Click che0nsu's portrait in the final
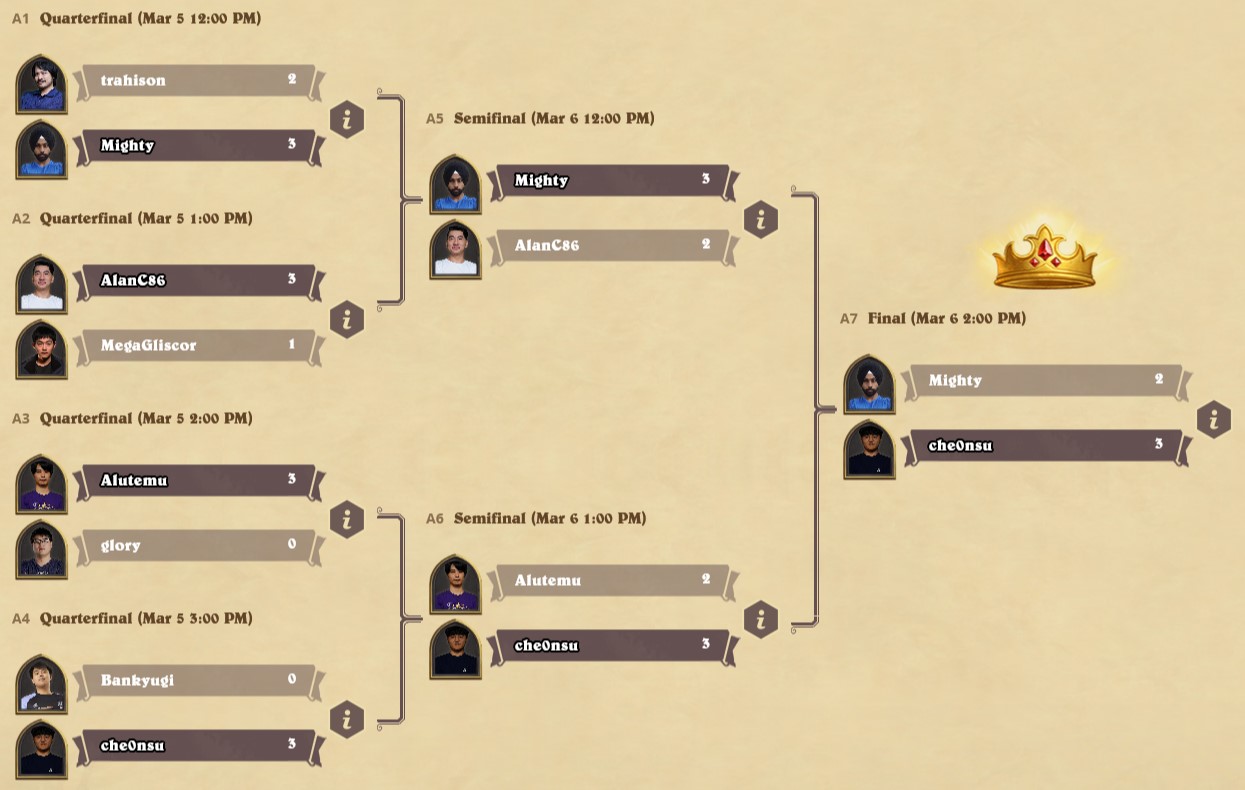 click(x=869, y=449)
